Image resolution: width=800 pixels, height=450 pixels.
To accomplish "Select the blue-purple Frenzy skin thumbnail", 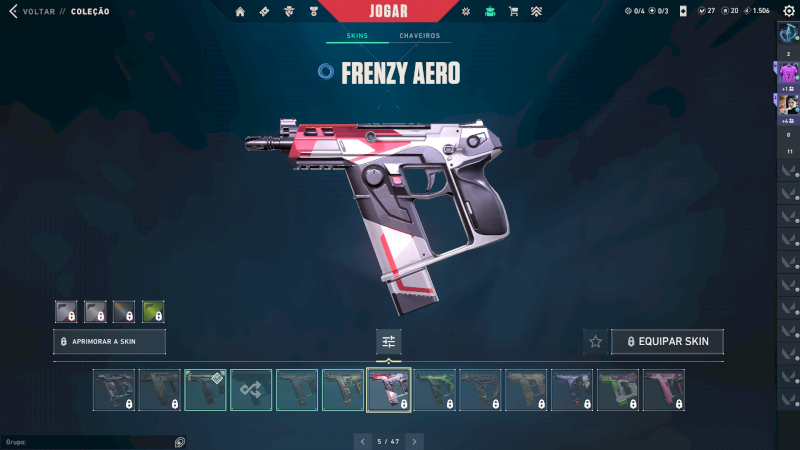I will 572,390.
